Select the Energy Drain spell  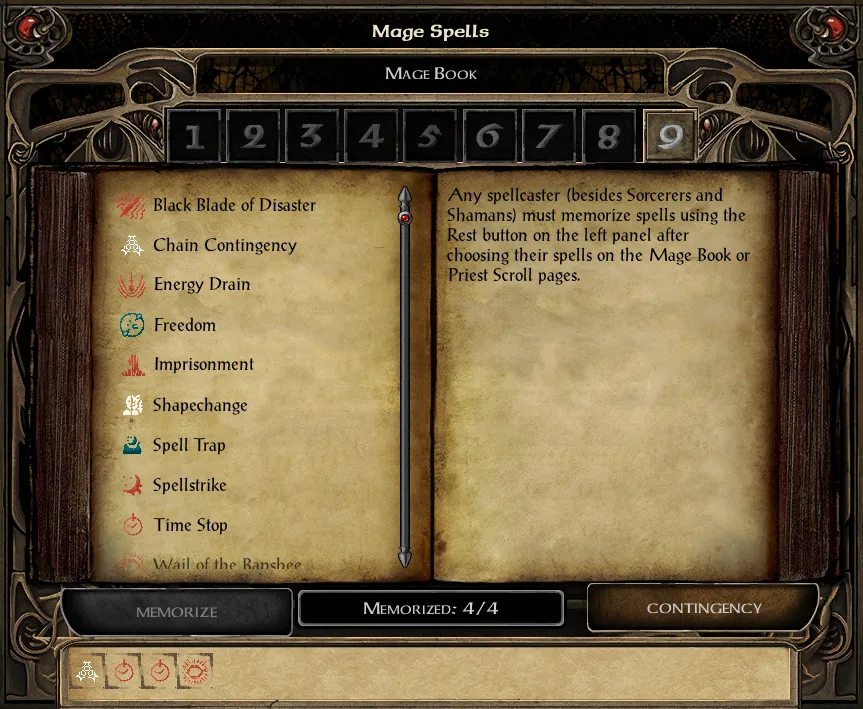(201, 285)
